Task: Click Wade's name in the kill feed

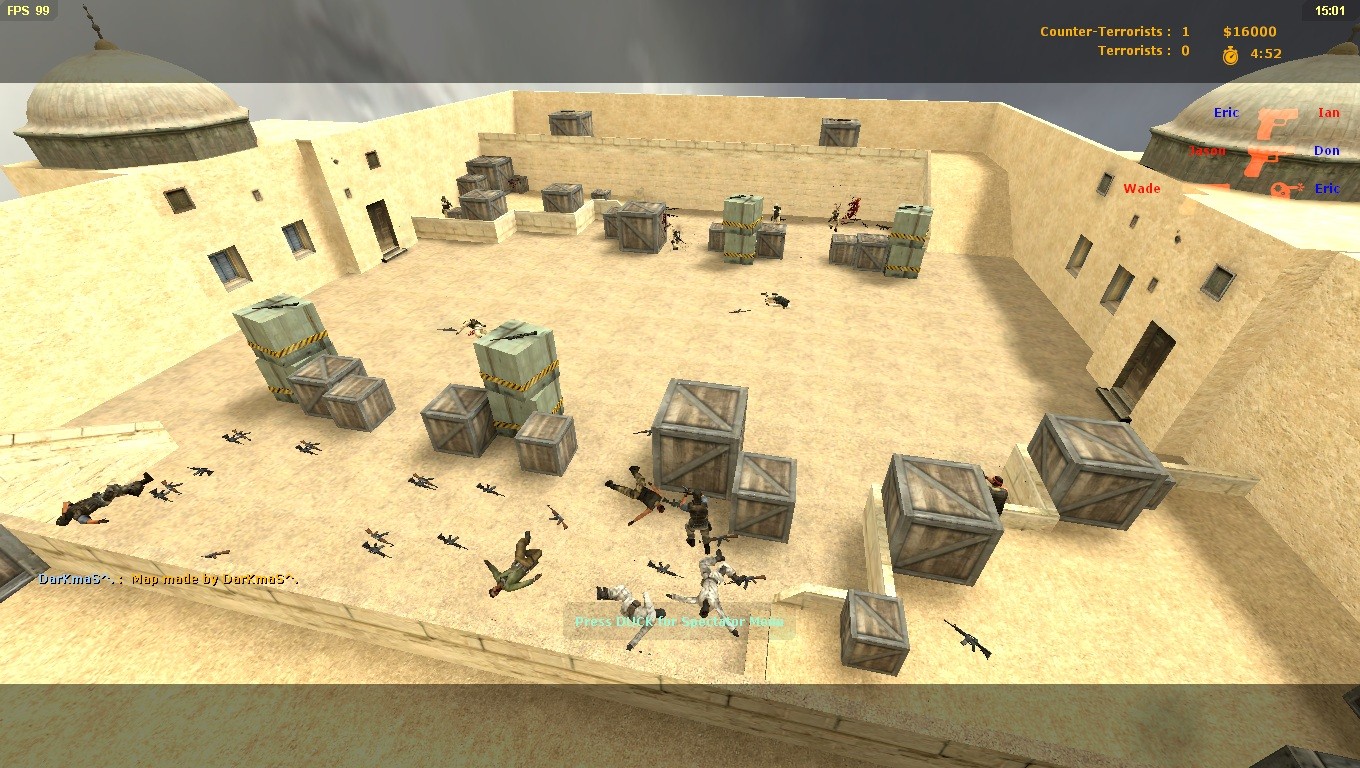Action: click(1141, 188)
